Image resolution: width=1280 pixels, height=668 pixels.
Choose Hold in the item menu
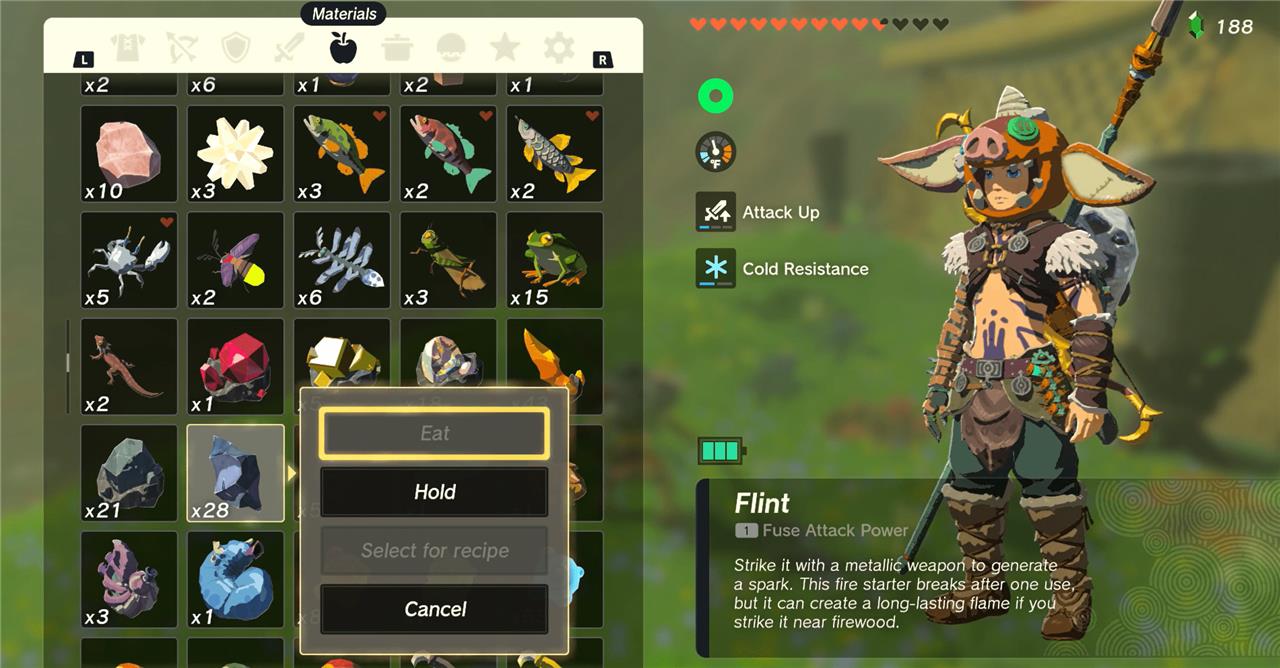pyautogui.click(x=434, y=492)
